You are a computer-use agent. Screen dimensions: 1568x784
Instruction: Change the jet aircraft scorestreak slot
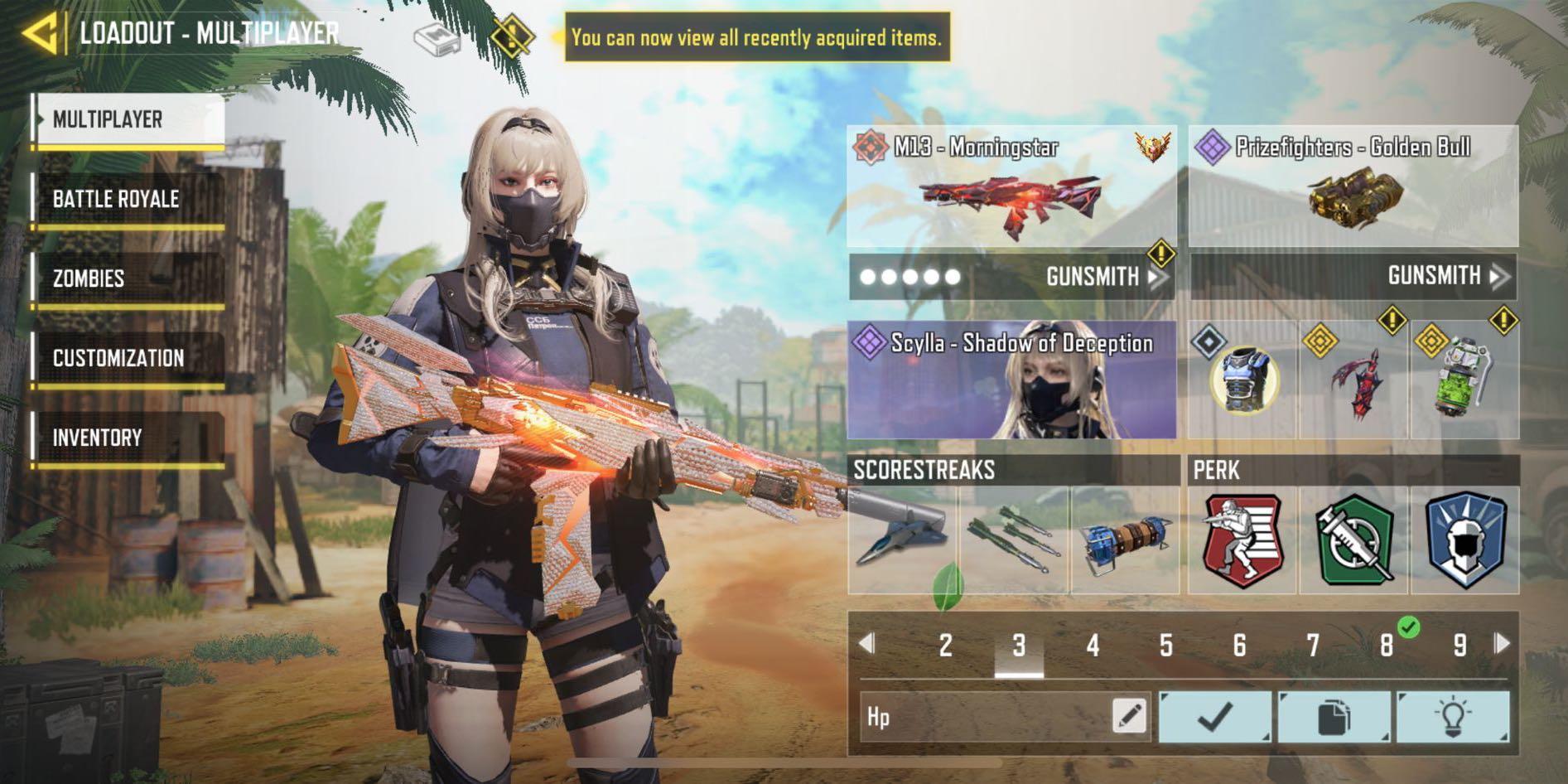[x=903, y=540]
